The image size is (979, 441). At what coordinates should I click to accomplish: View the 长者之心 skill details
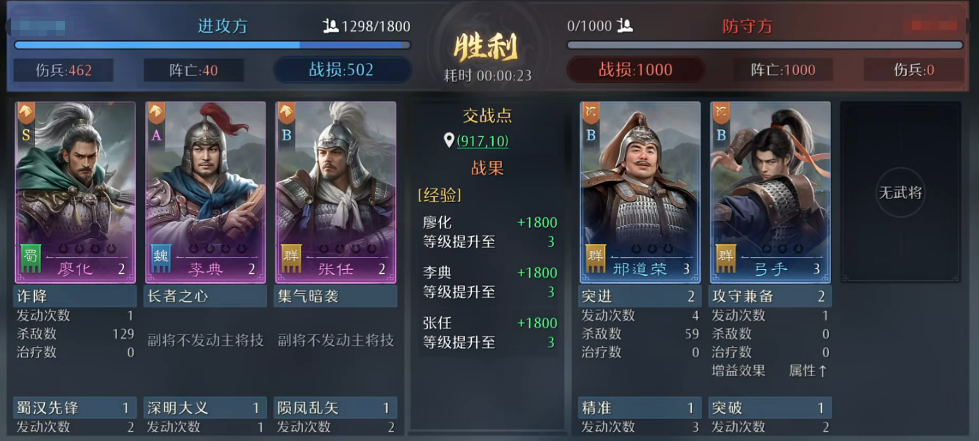(205, 297)
